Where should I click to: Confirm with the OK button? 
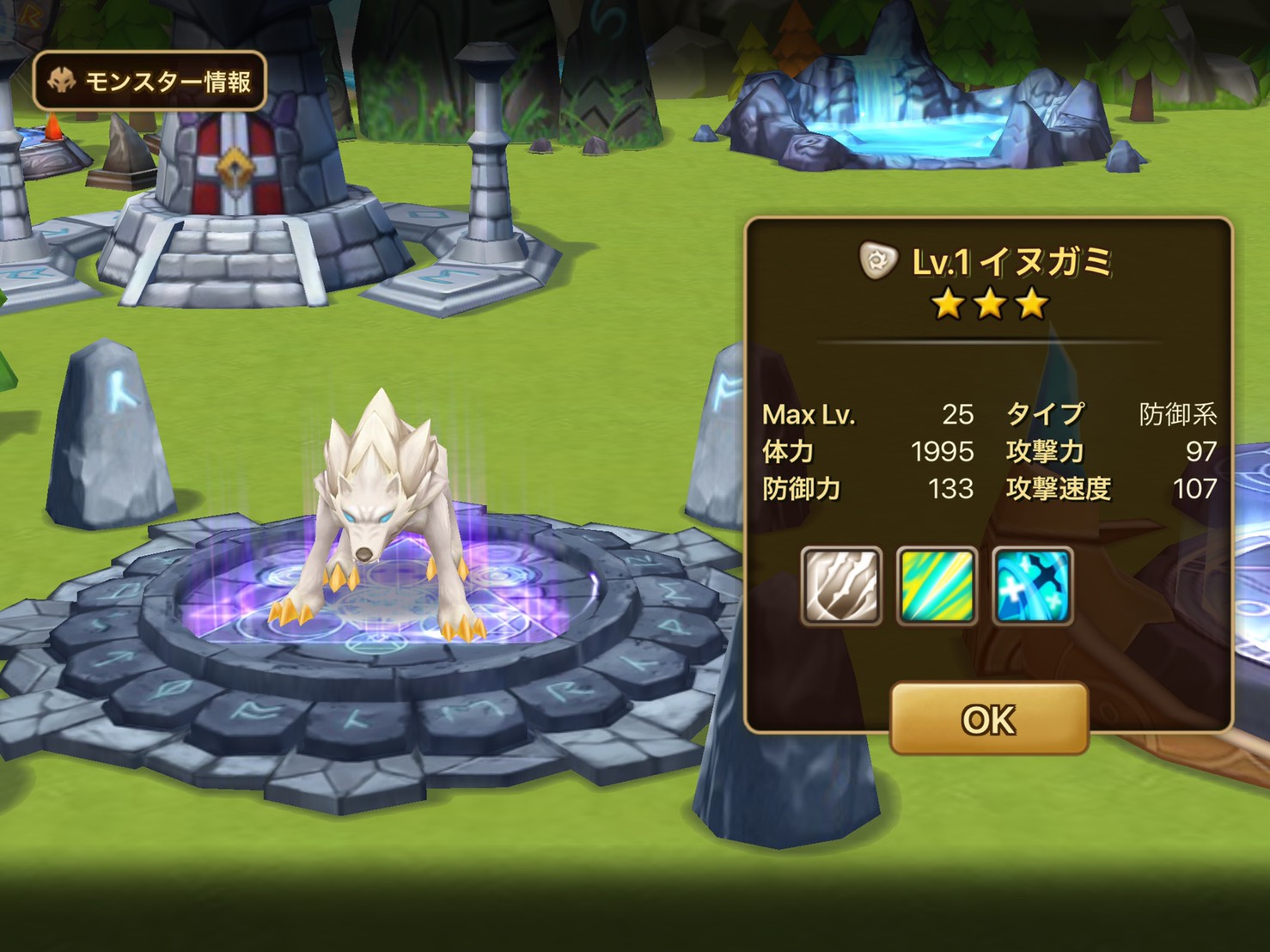coord(988,719)
